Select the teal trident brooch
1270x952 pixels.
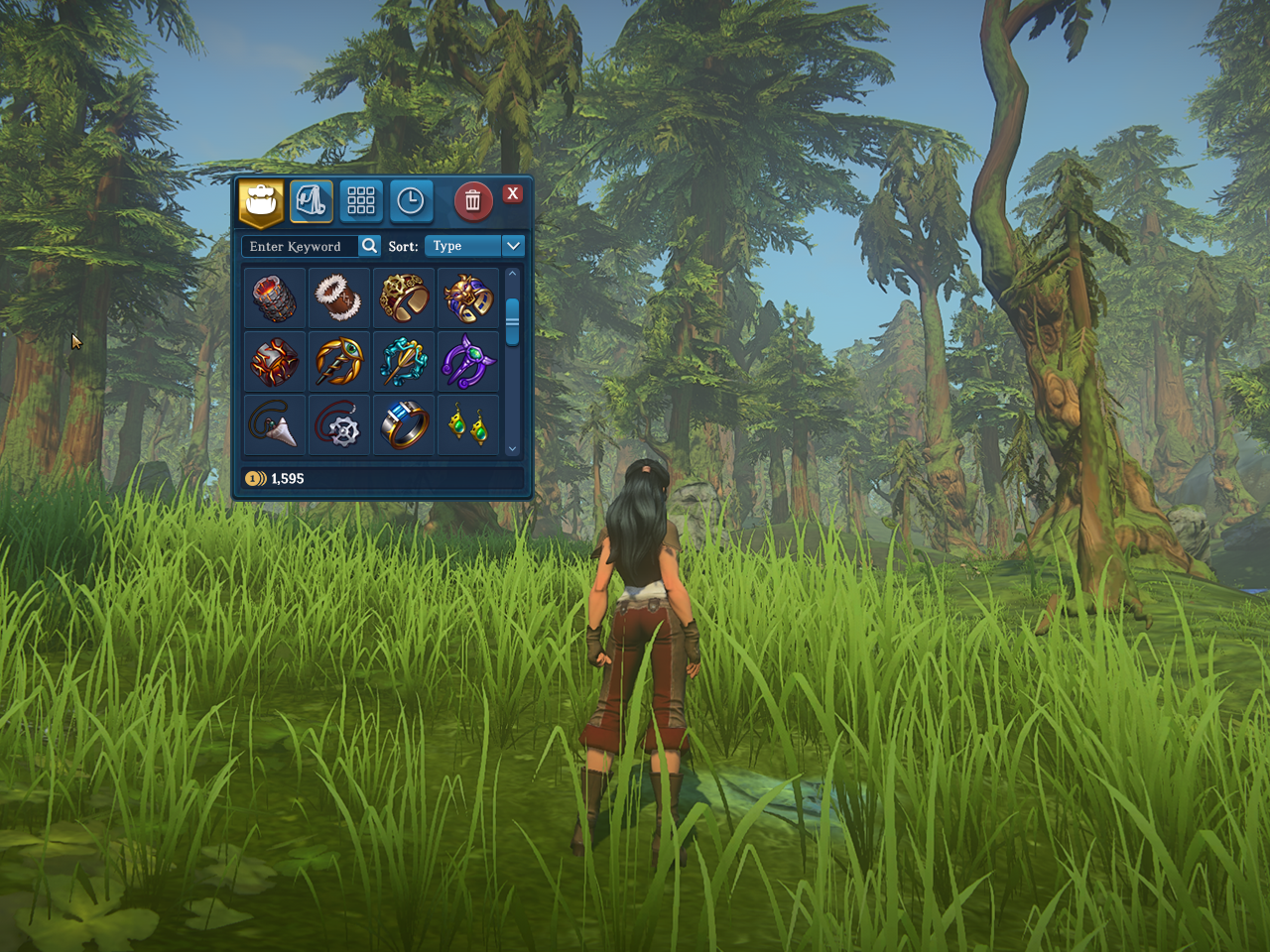(404, 361)
